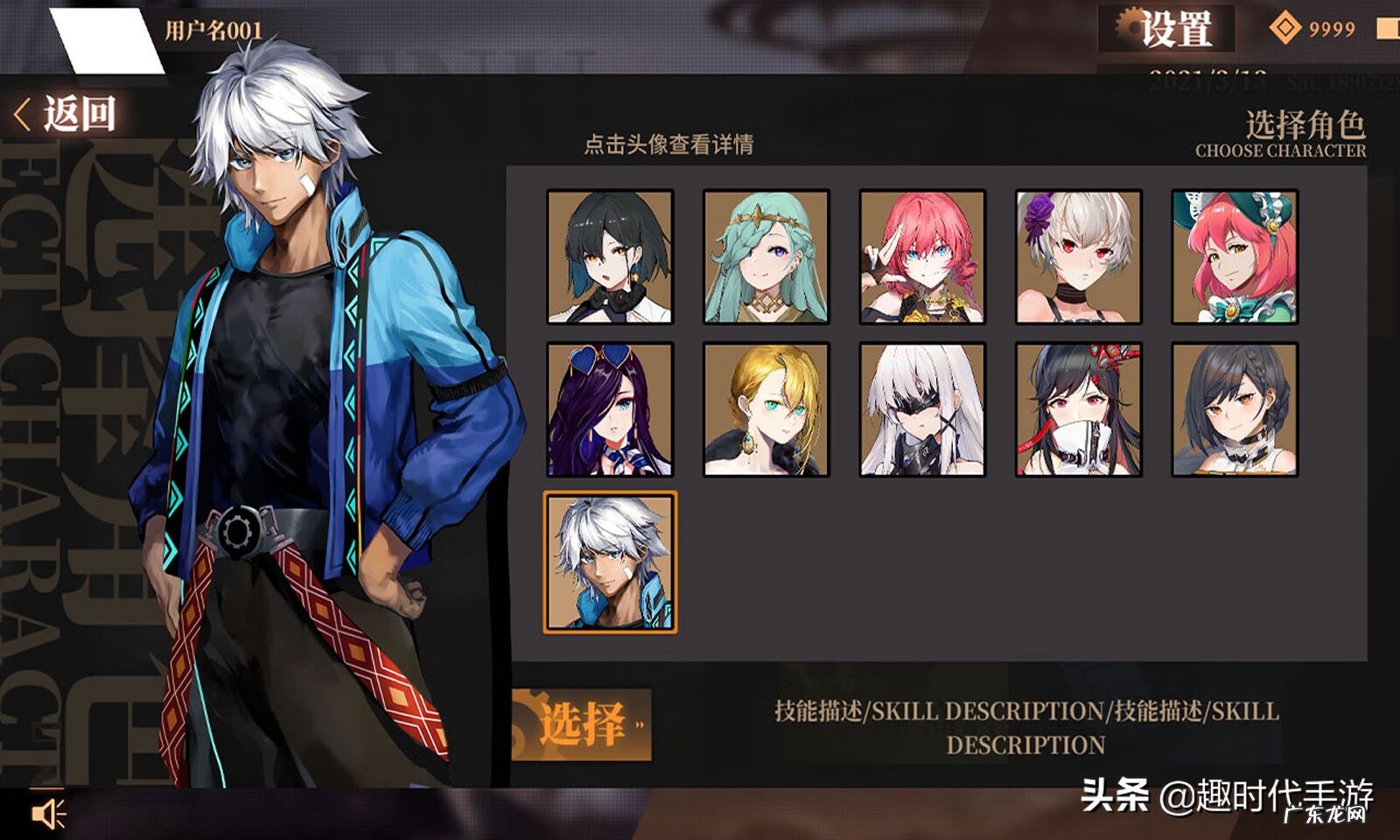Select the short black-haired girl portrait with teal tips
This screenshot has height=840, width=1400.
tap(610, 257)
